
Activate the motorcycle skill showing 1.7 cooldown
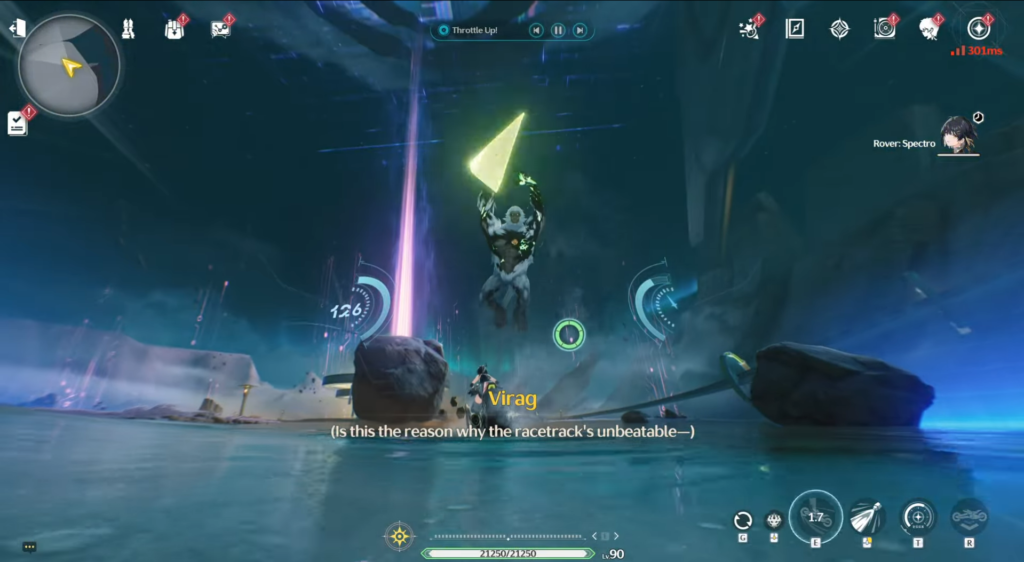815,517
